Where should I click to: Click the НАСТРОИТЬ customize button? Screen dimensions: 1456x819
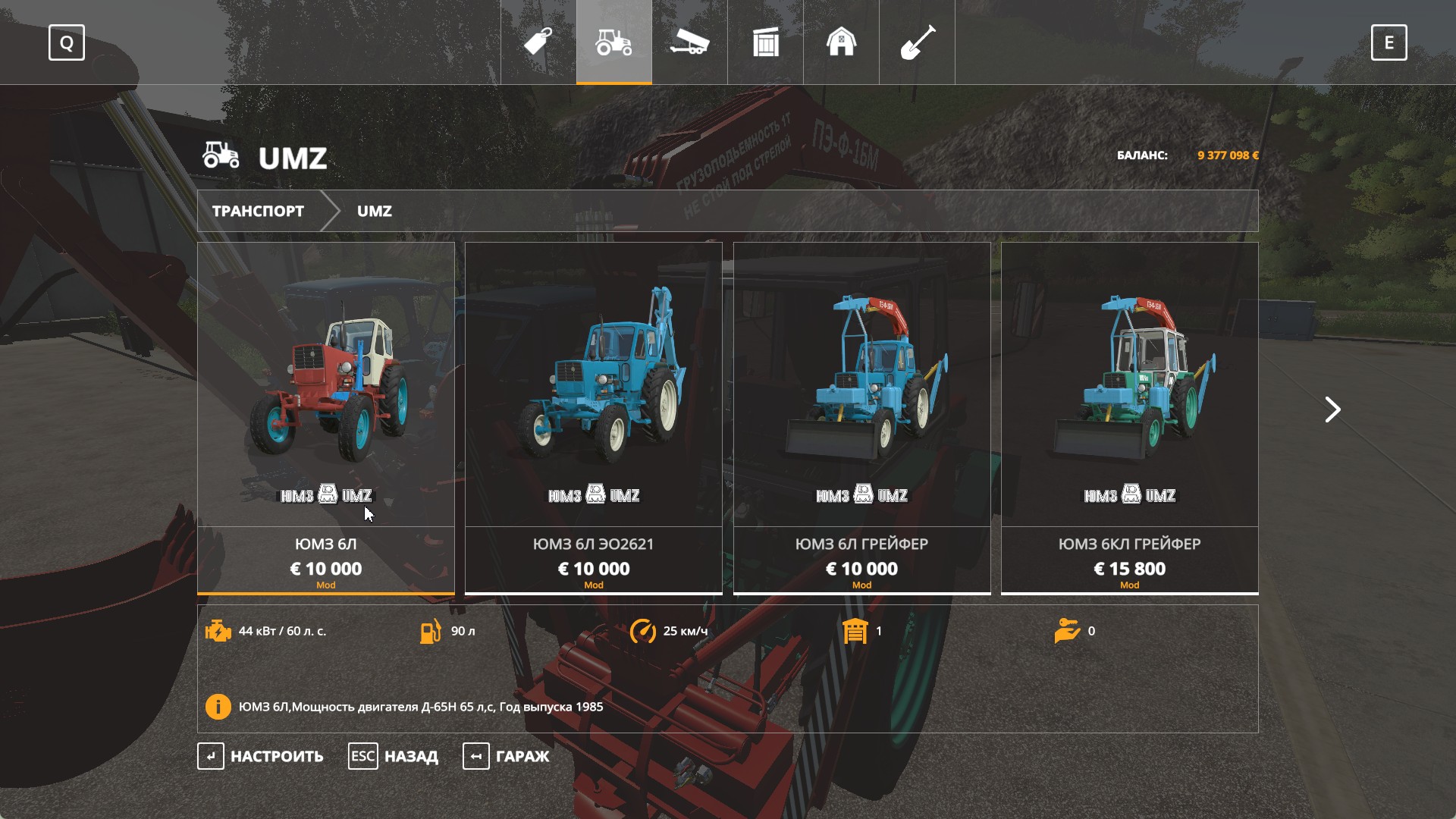tap(261, 756)
